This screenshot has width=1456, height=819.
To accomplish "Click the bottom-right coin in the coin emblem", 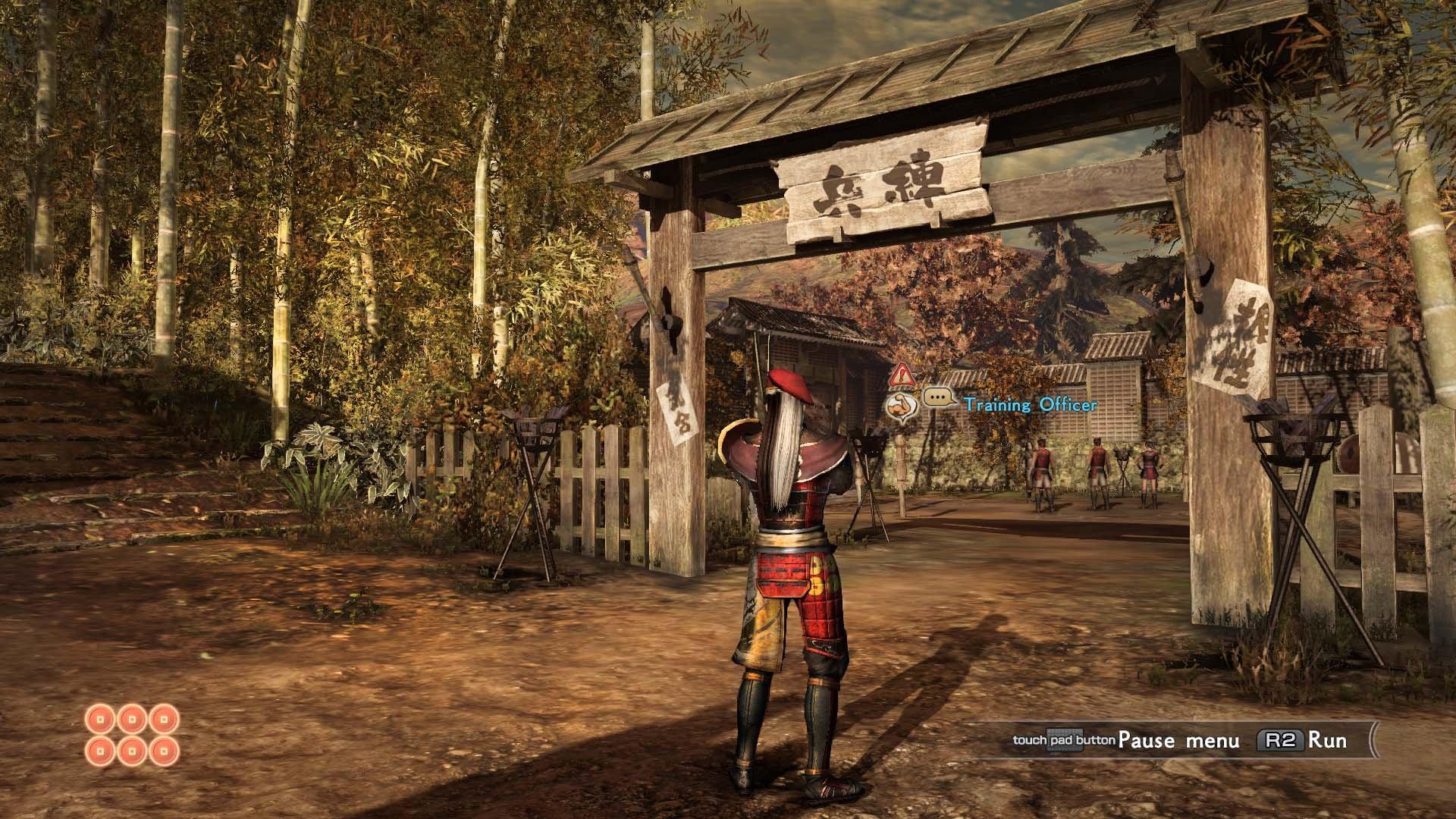I will 164,751.
